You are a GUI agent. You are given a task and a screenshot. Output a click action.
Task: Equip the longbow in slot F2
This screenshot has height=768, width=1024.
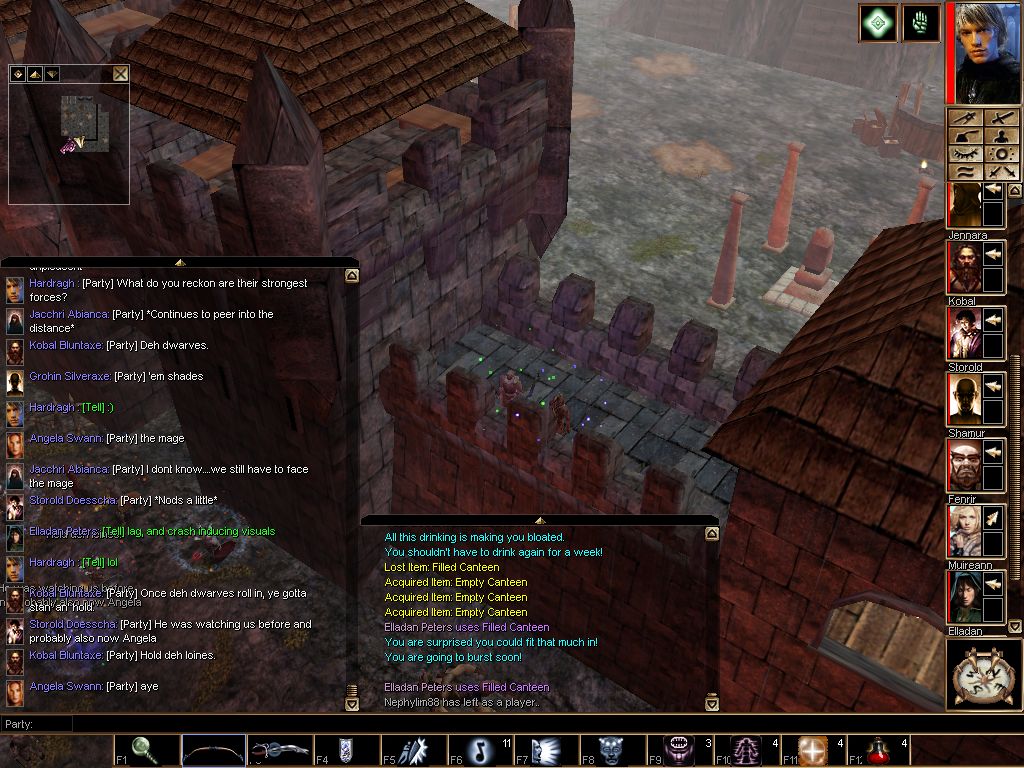[213, 750]
